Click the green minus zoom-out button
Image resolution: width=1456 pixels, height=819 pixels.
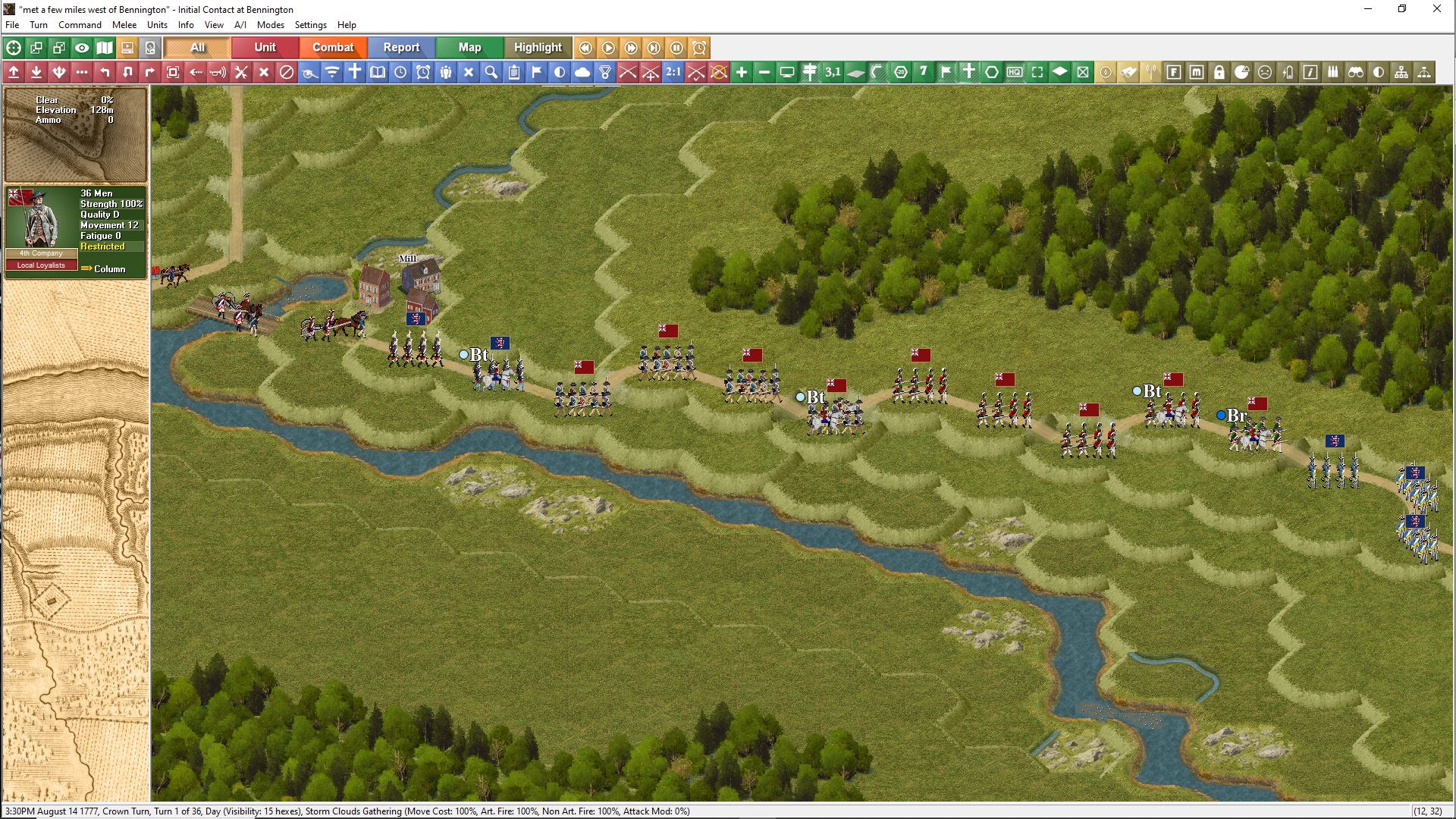pyautogui.click(x=764, y=72)
